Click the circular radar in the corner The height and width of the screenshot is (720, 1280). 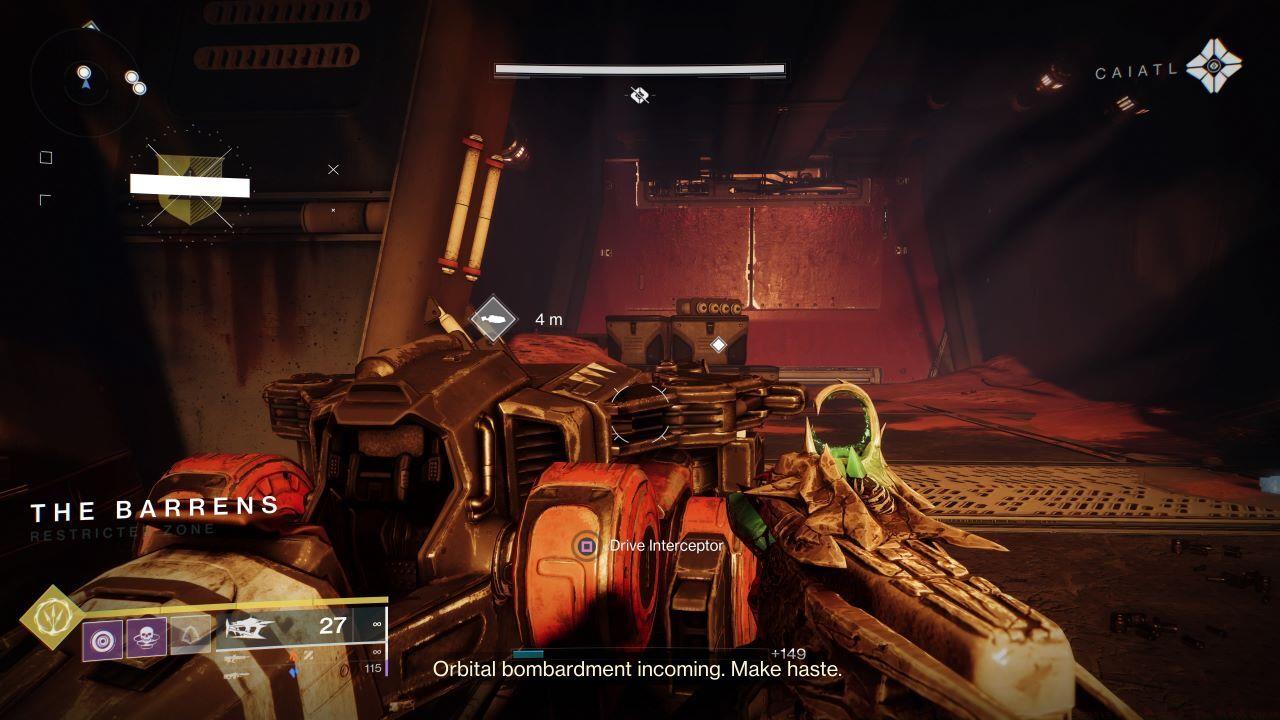86,80
